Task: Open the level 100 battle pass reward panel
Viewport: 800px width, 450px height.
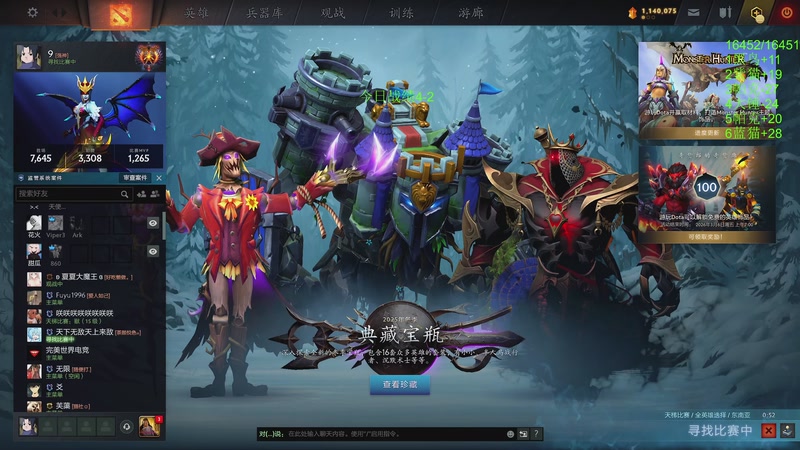Action: point(707,190)
